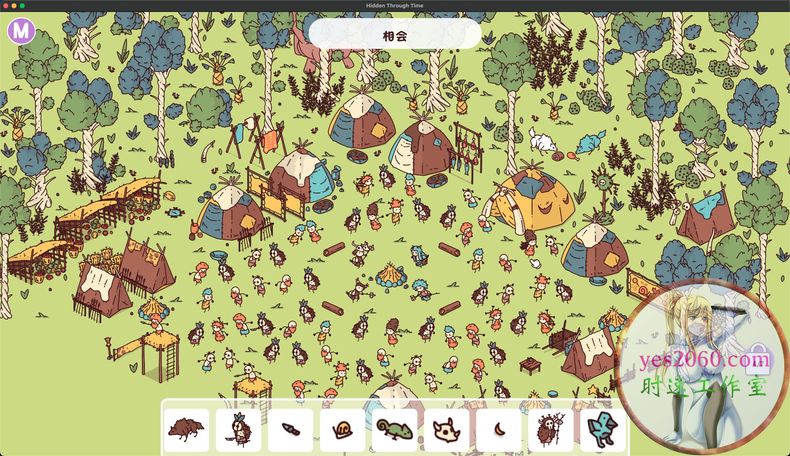Pick the skull-masked shaman target slot
Viewport: 790px width, 456px height.
[550, 430]
